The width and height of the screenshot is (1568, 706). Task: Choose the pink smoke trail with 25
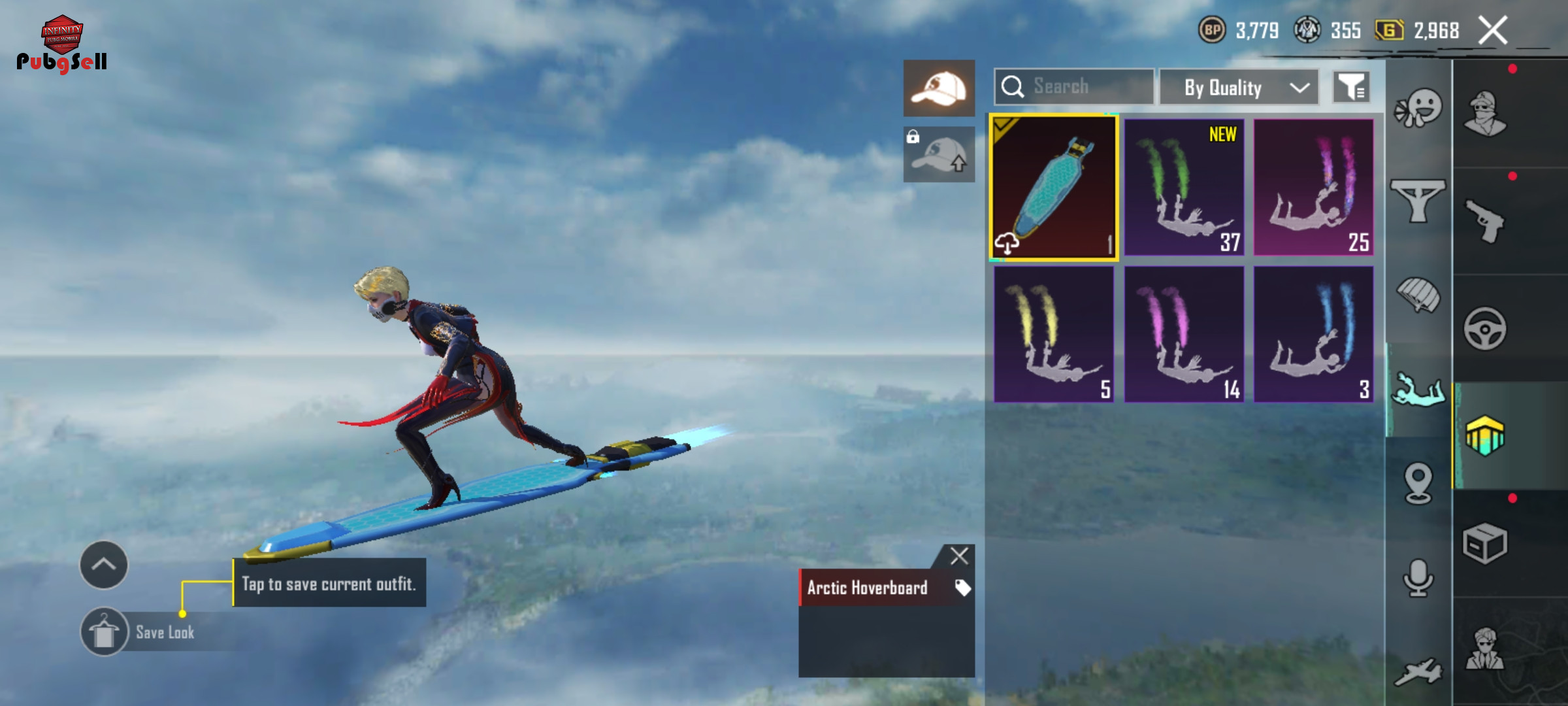(x=1313, y=188)
